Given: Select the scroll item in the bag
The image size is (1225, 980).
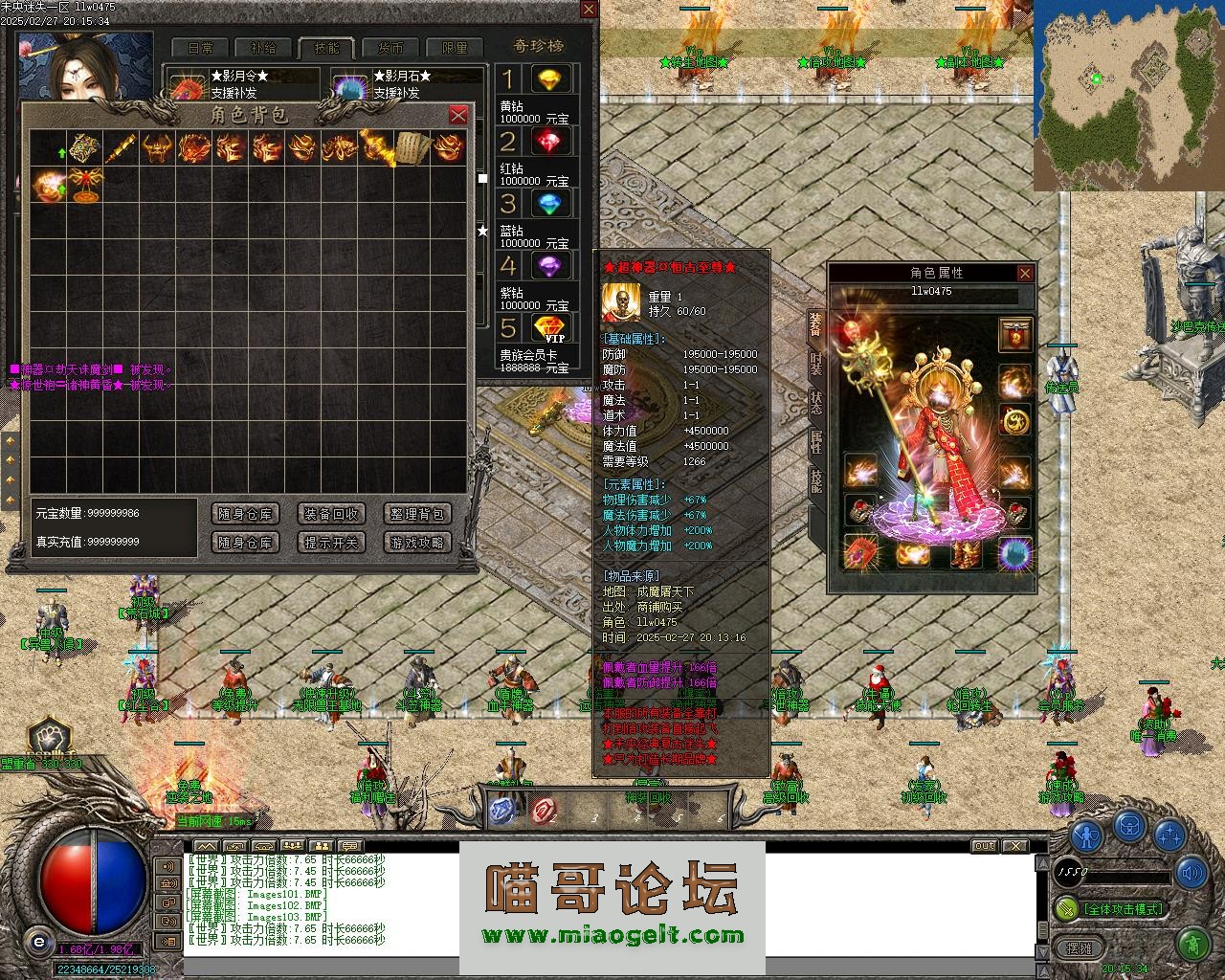Looking at the screenshot, I should point(412,147).
